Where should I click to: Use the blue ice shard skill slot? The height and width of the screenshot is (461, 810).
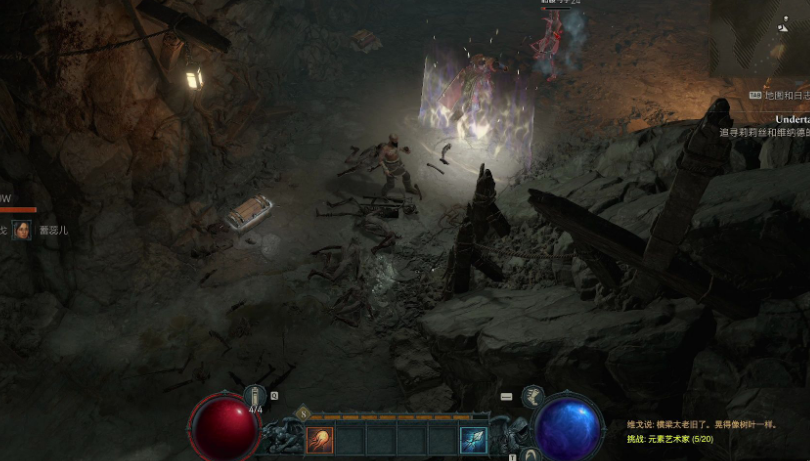click(x=473, y=440)
